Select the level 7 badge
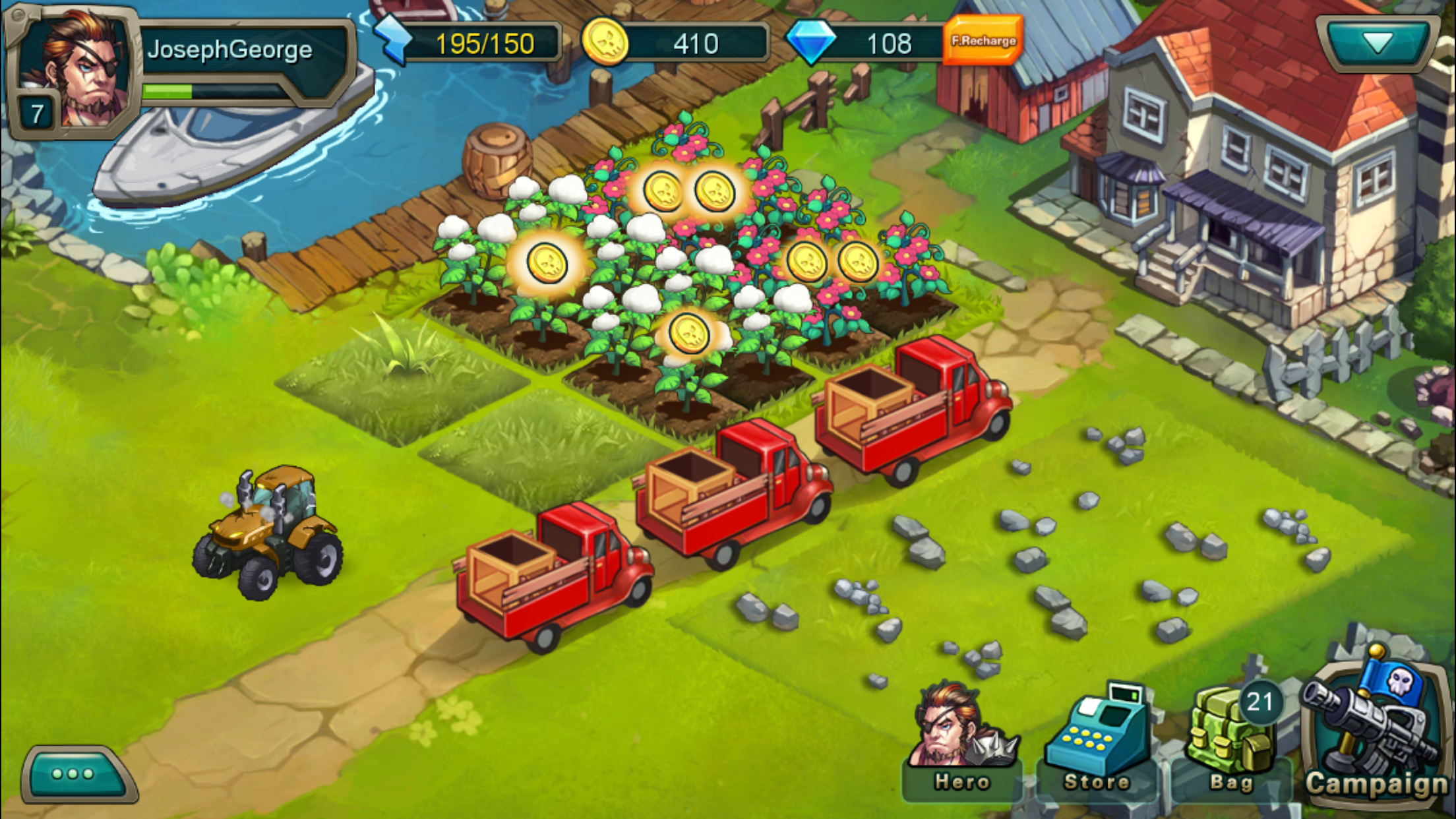 pos(36,112)
